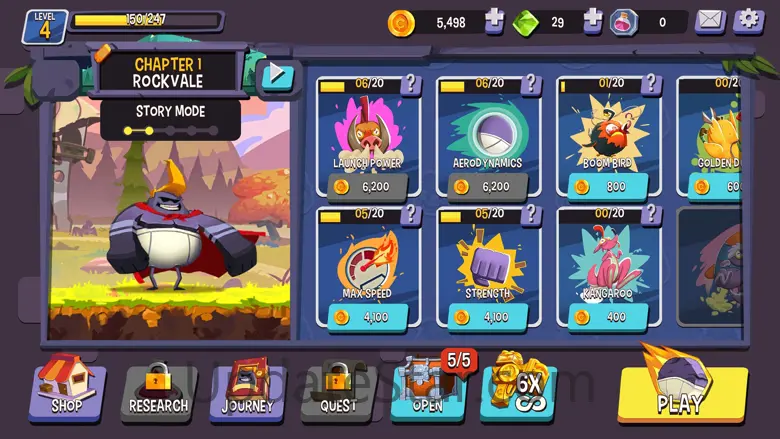Open the Journey book

pyautogui.click(x=247, y=389)
